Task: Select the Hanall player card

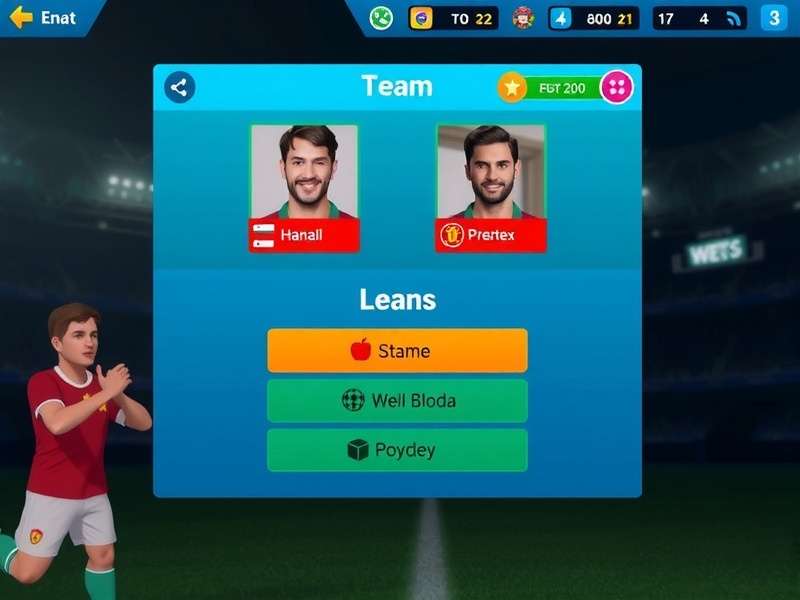Action: coord(304,188)
